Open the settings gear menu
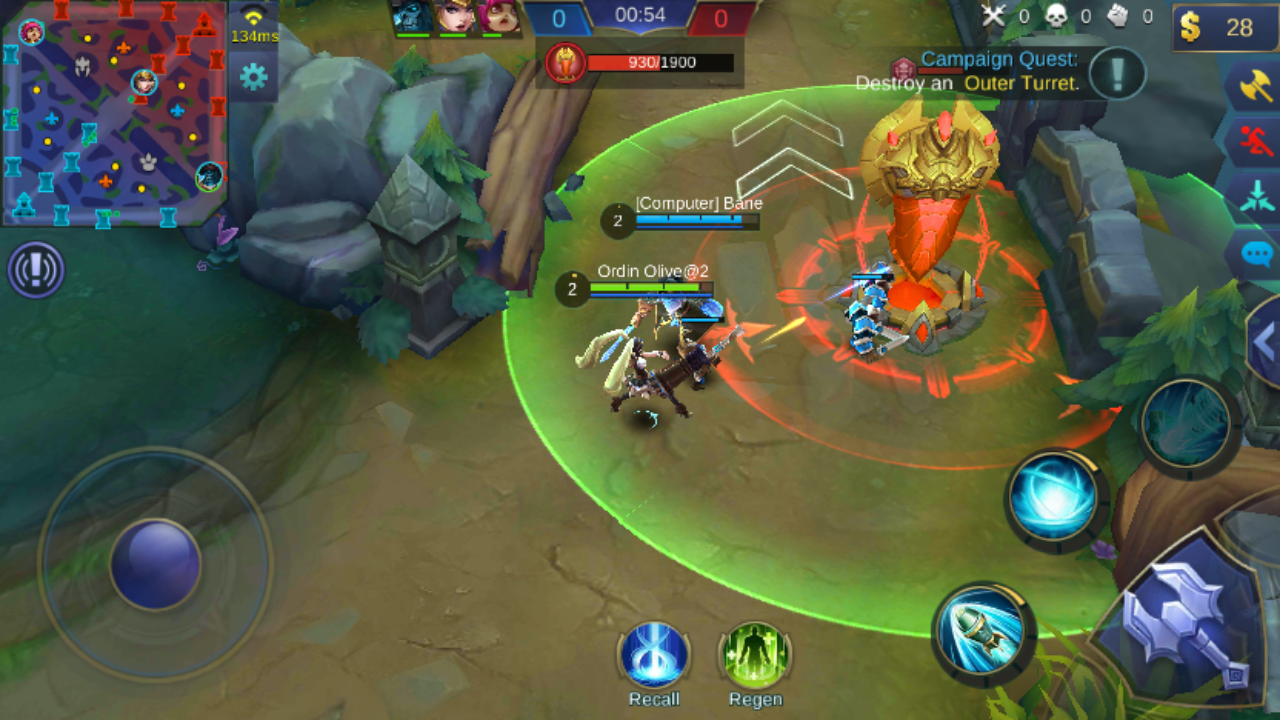 tap(253, 77)
